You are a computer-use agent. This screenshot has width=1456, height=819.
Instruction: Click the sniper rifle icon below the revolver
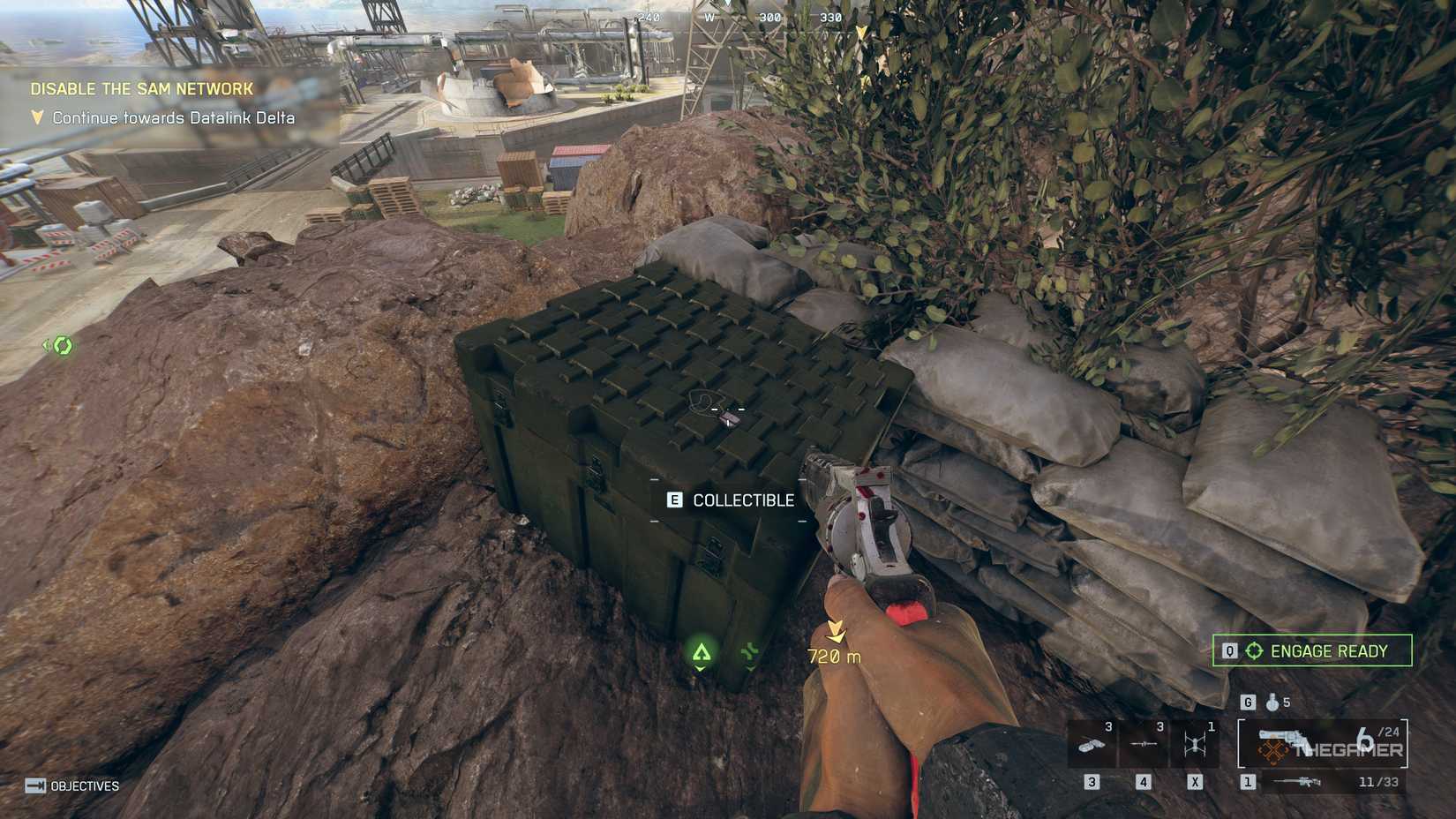point(1297,782)
